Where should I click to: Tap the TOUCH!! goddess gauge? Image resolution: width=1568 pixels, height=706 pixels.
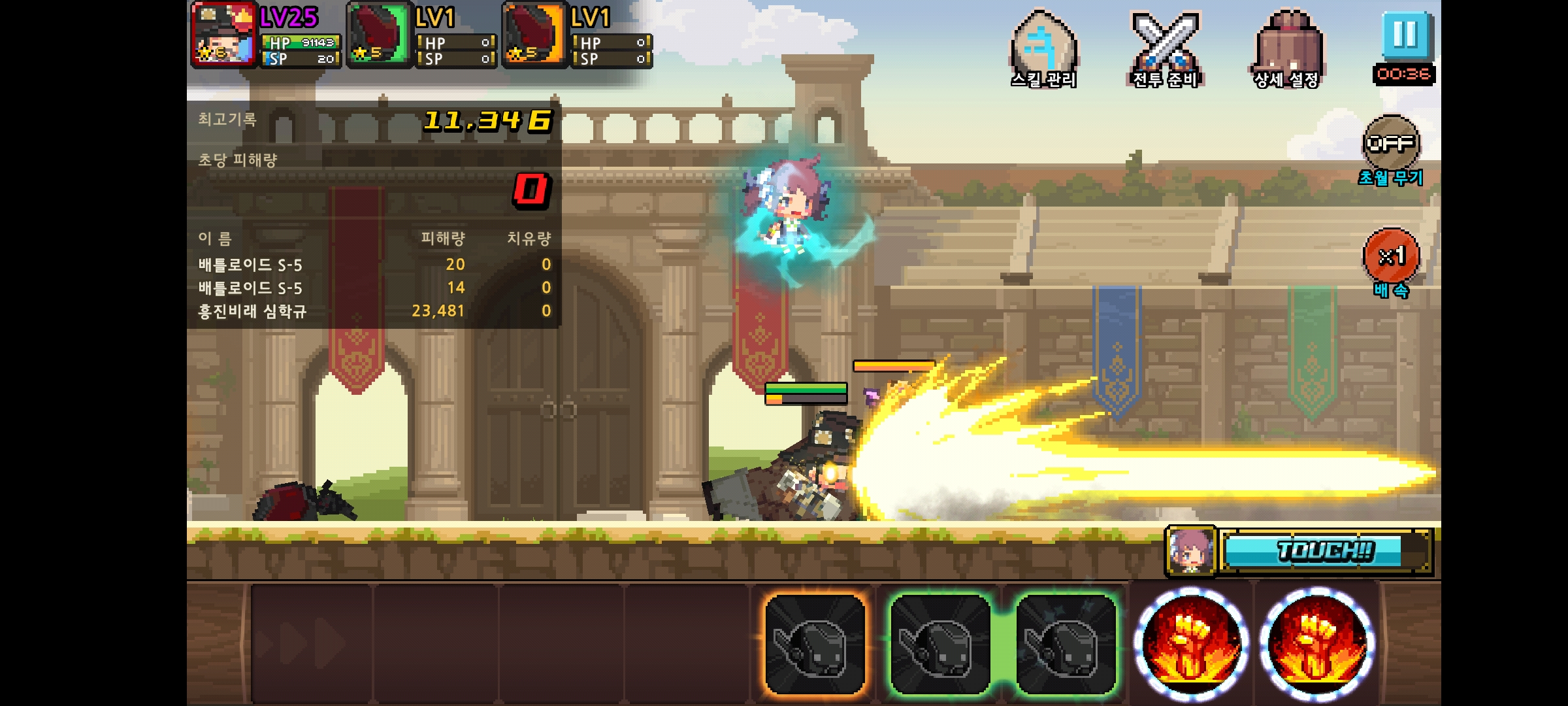pyautogui.click(x=1325, y=552)
